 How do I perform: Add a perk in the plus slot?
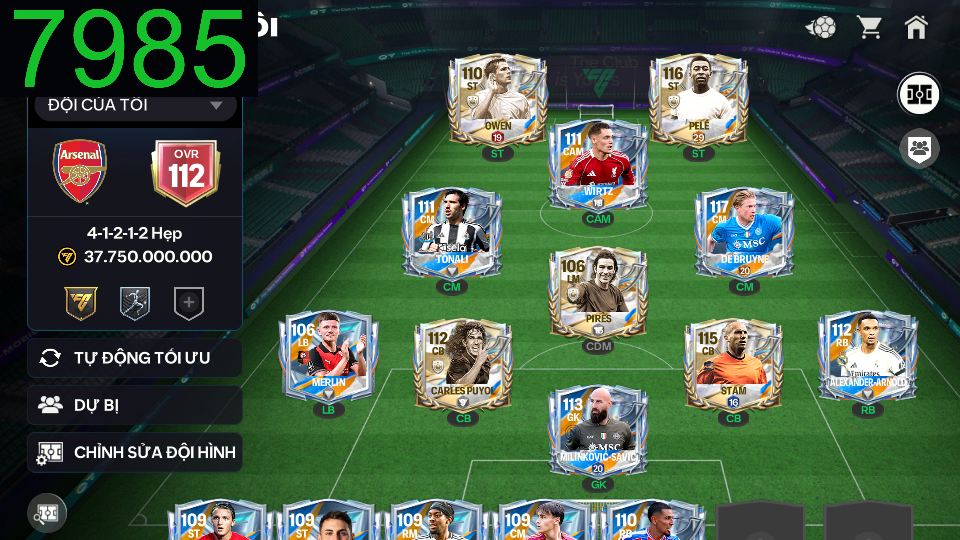tap(189, 303)
